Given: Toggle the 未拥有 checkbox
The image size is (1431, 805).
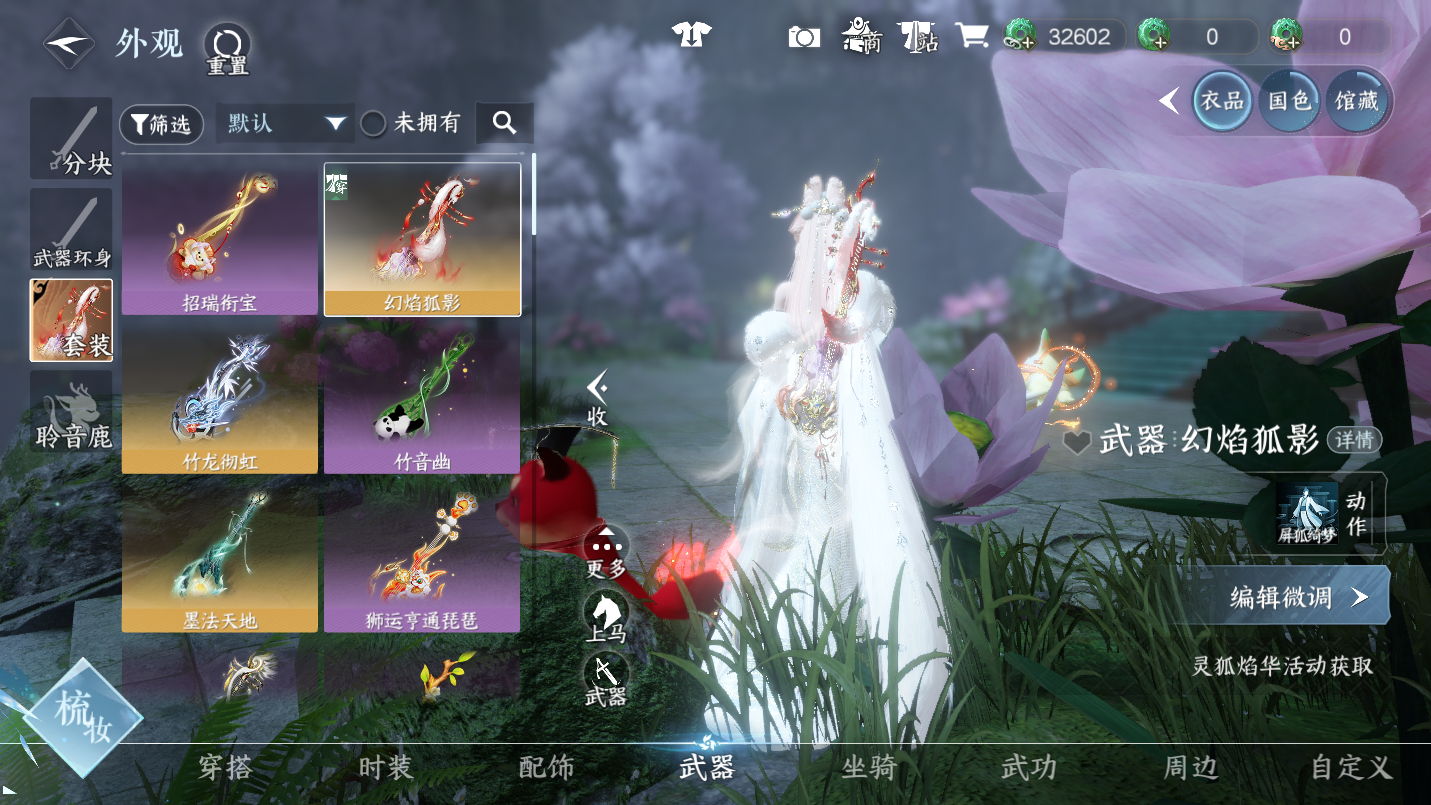Looking at the screenshot, I should point(374,124).
